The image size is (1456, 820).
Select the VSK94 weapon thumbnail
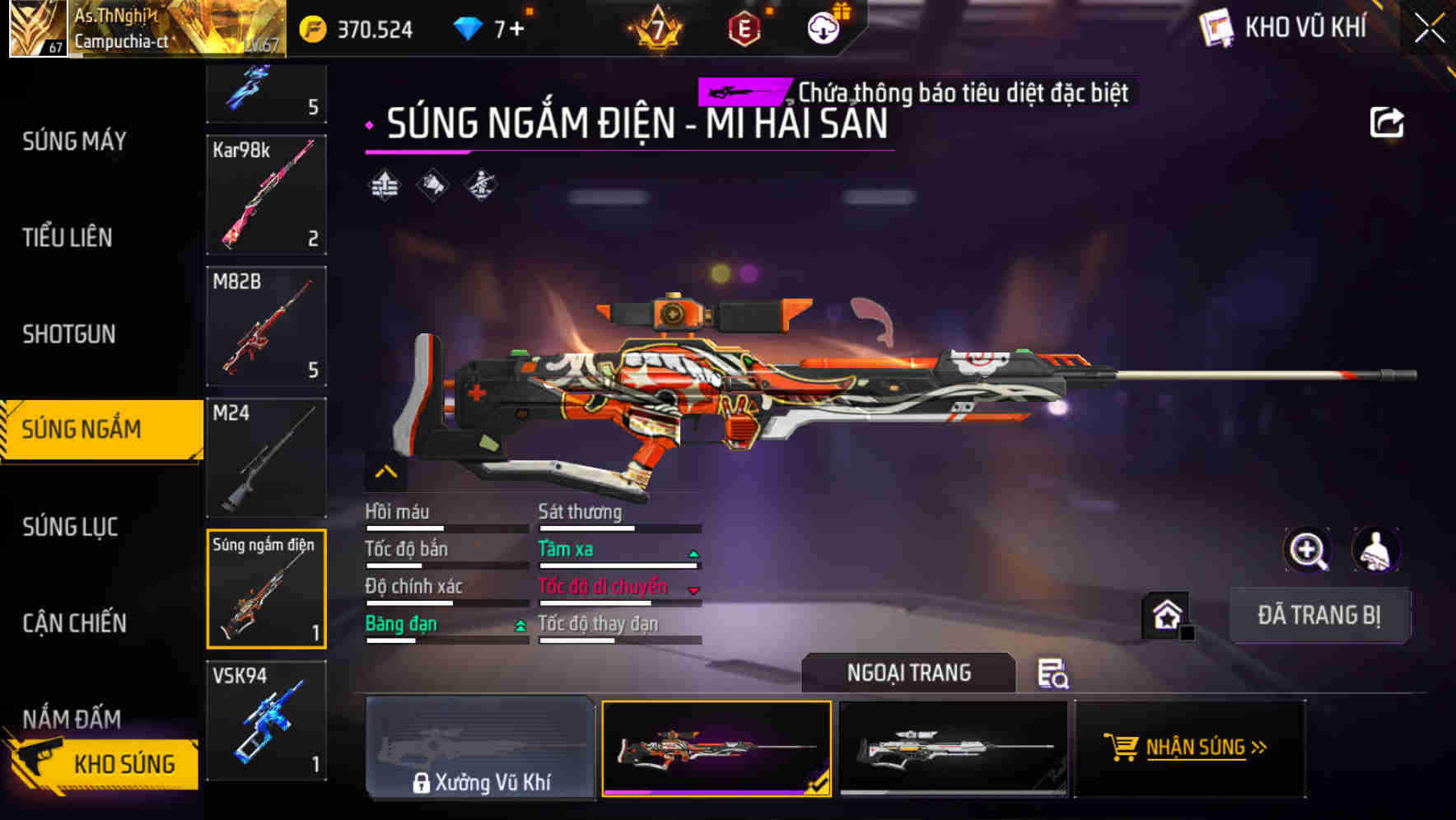(265, 721)
